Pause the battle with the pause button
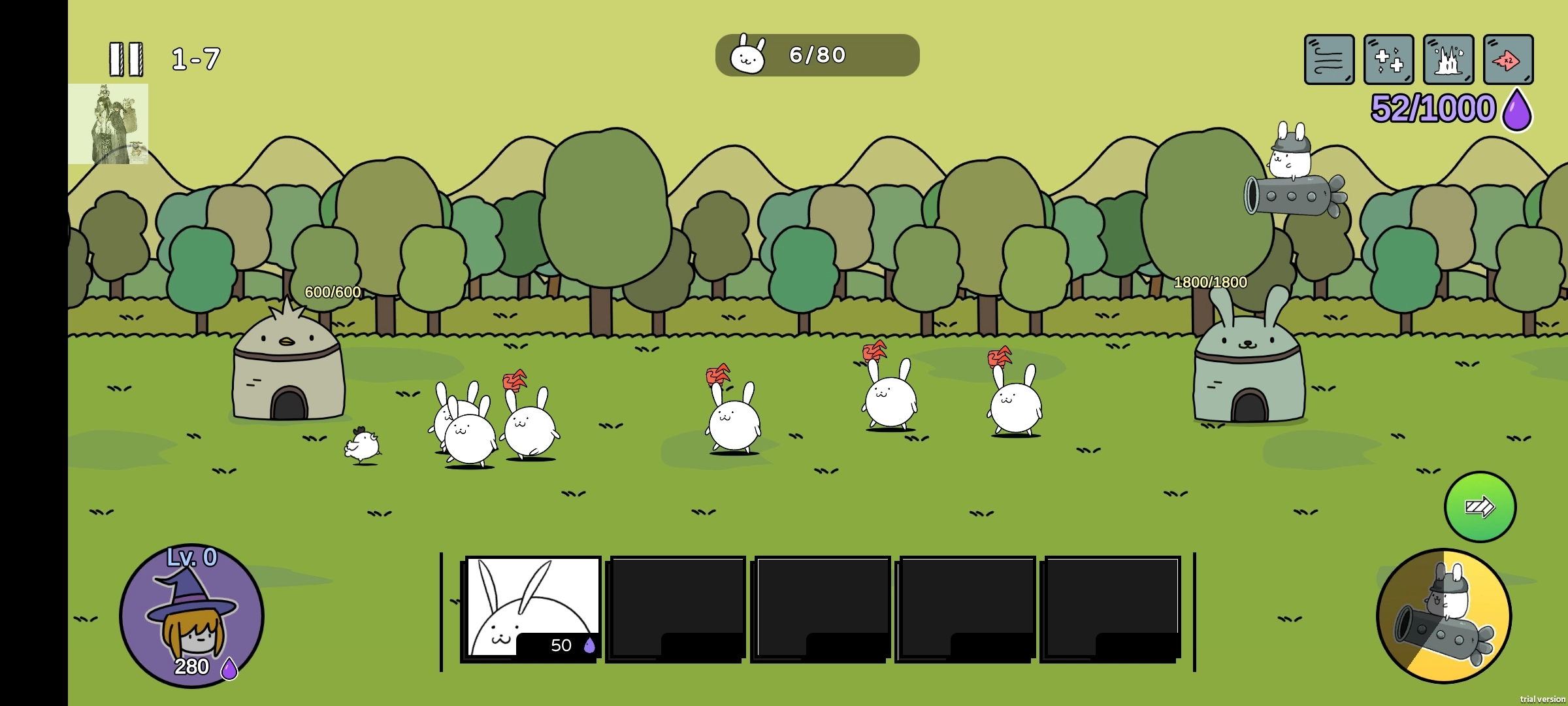The width and height of the screenshot is (1568, 706). coord(127,58)
